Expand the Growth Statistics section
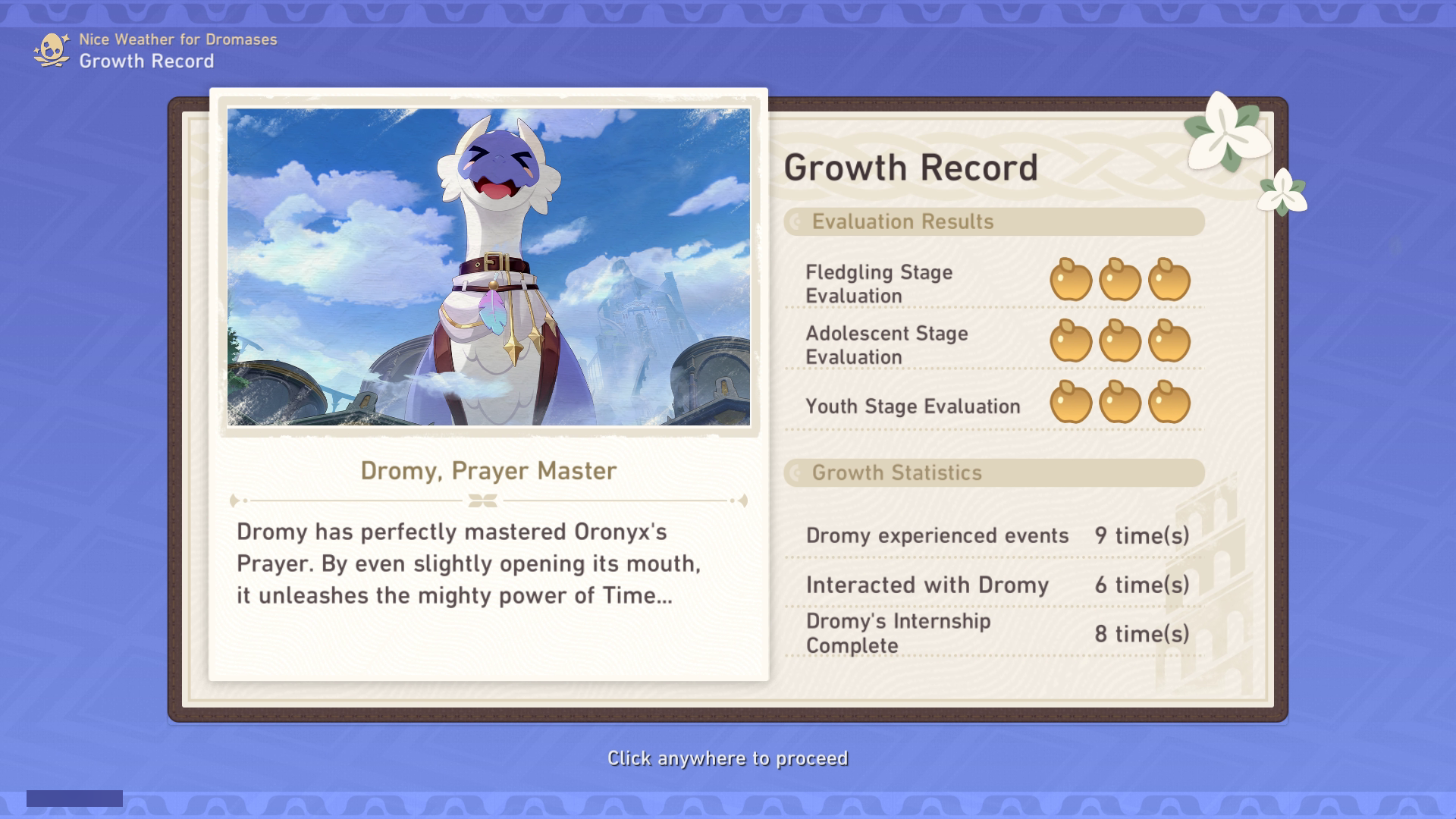The image size is (1456, 819). coord(897,473)
